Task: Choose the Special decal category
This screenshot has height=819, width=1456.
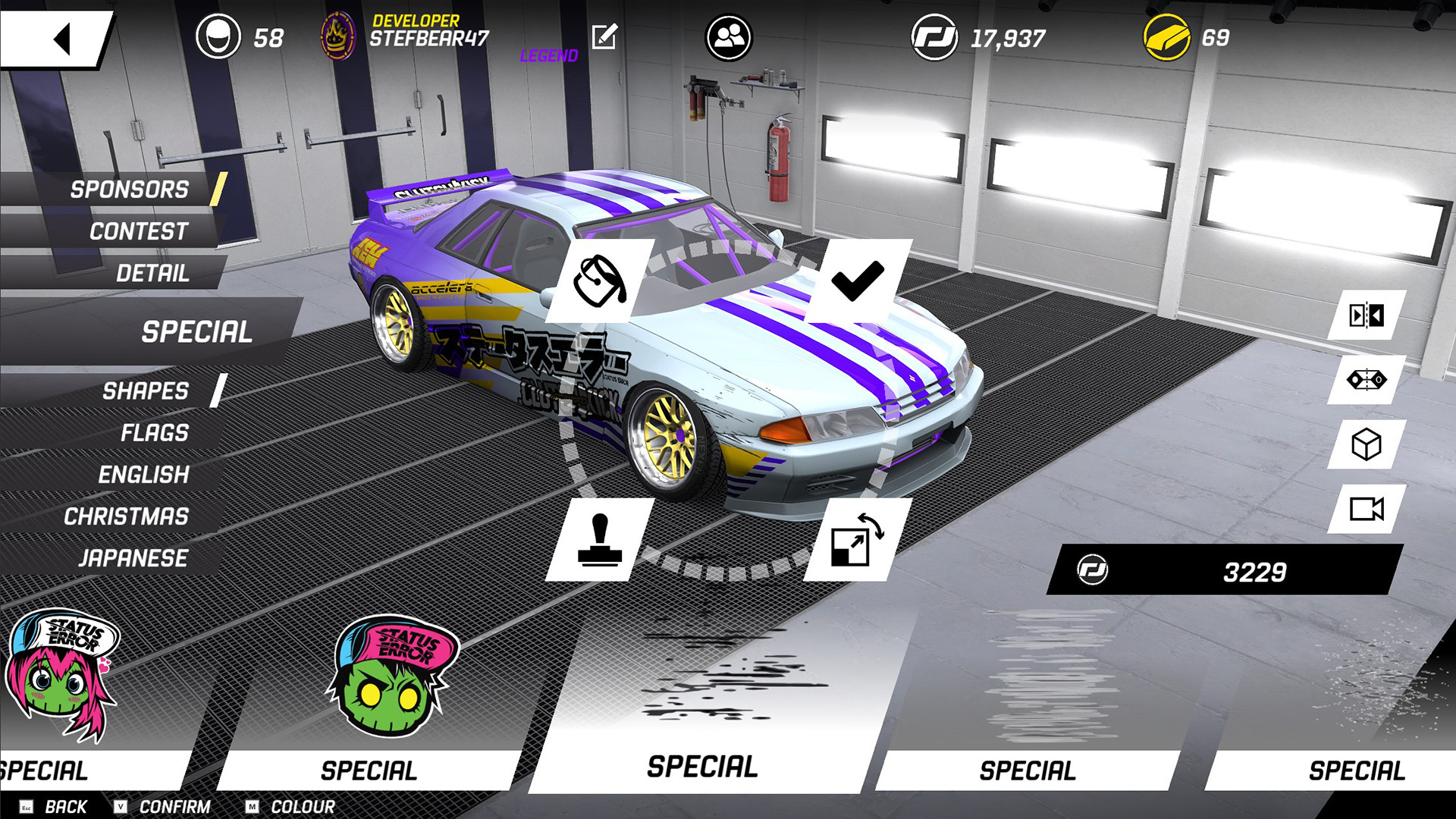Action: 196,331
